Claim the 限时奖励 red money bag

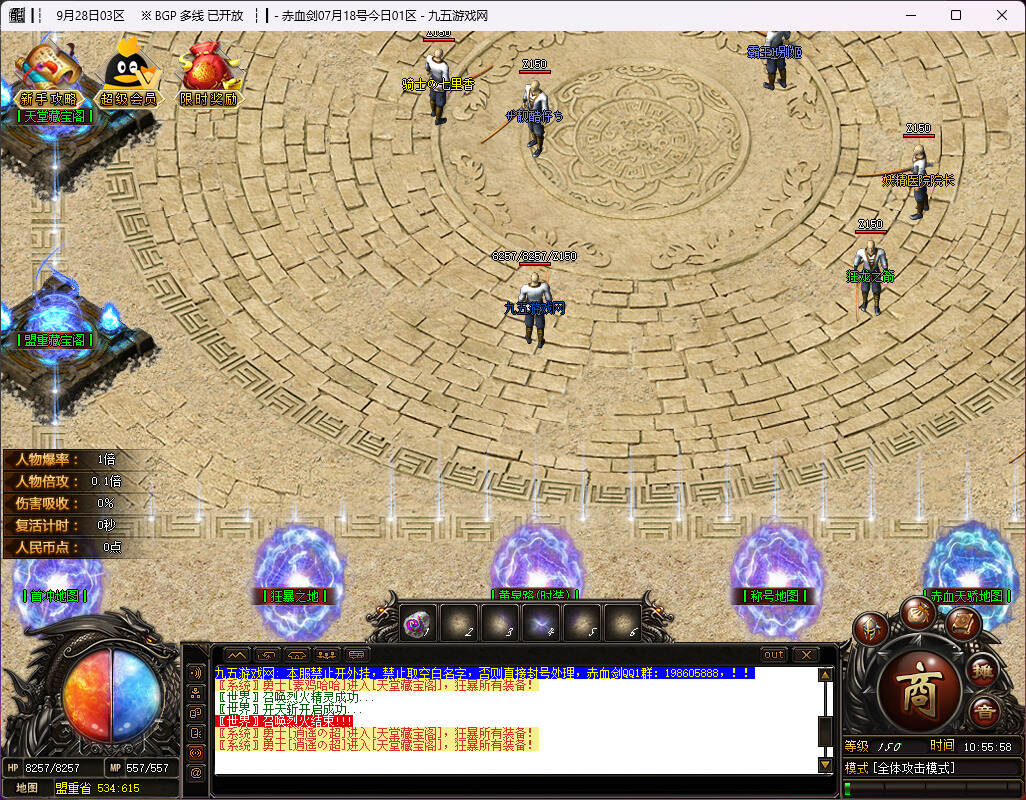[208, 70]
